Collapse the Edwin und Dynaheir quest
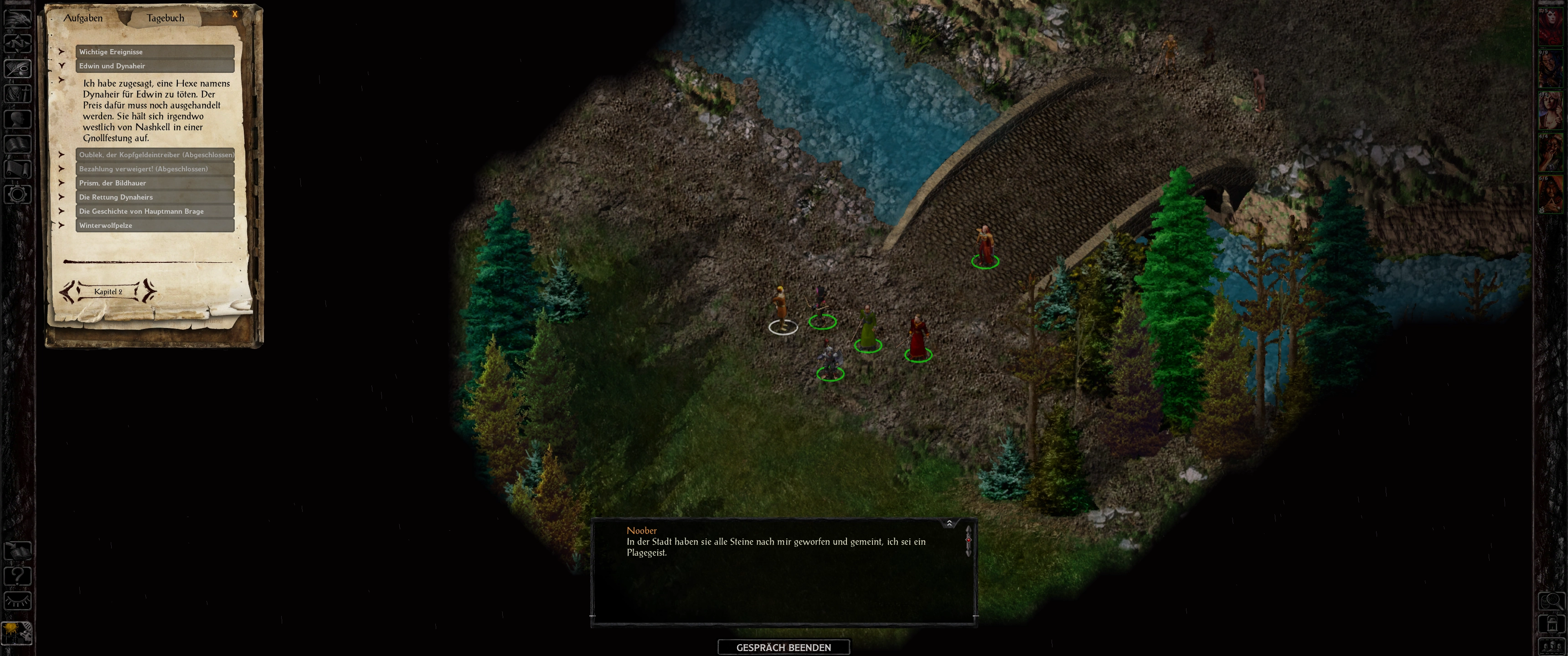 point(155,66)
